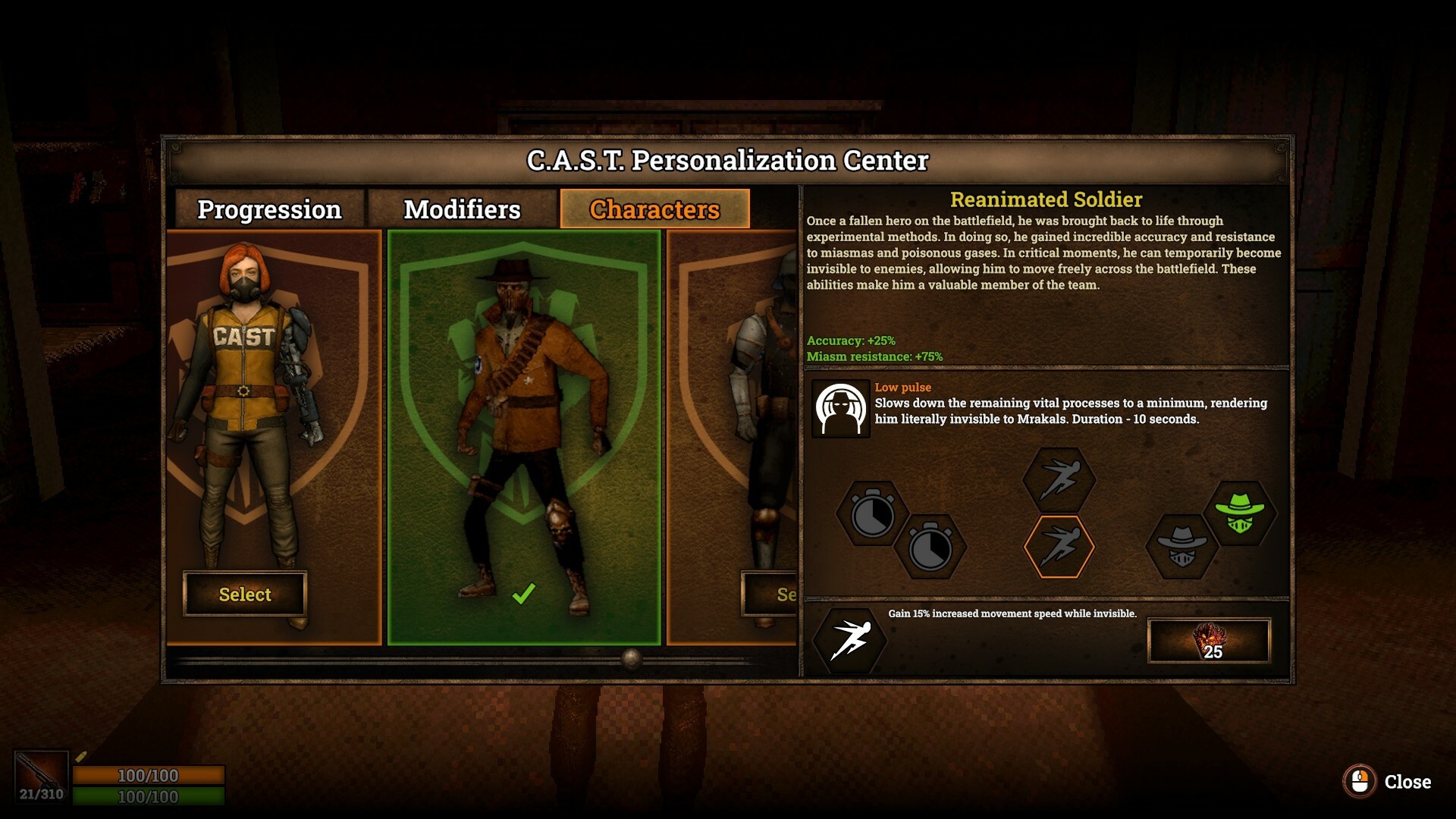Pick the upper stopwatch upgrade hexagon
Viewport: 1456px width, 819px height.
tap(872, 514)
